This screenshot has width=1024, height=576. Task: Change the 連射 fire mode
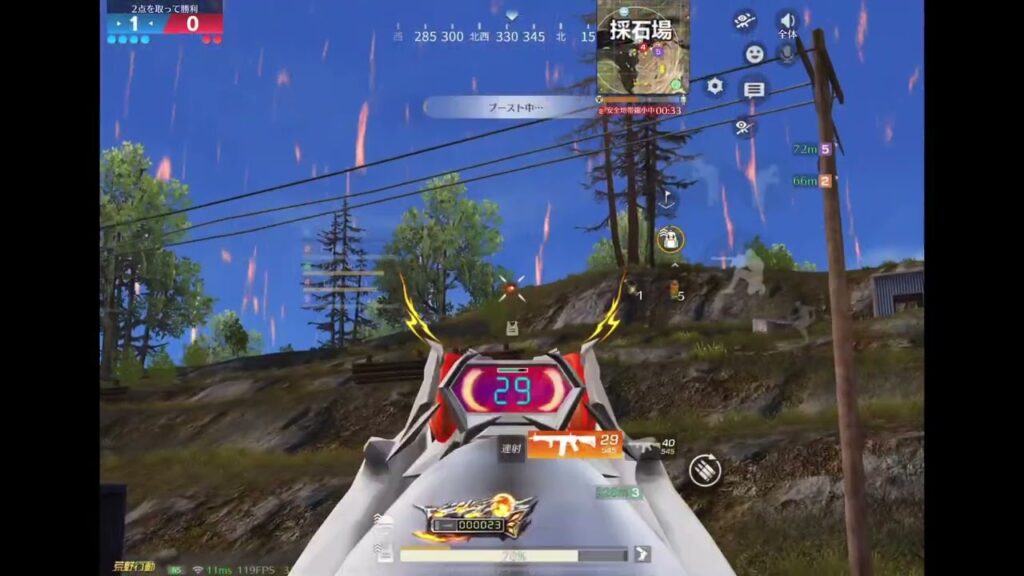511,449
